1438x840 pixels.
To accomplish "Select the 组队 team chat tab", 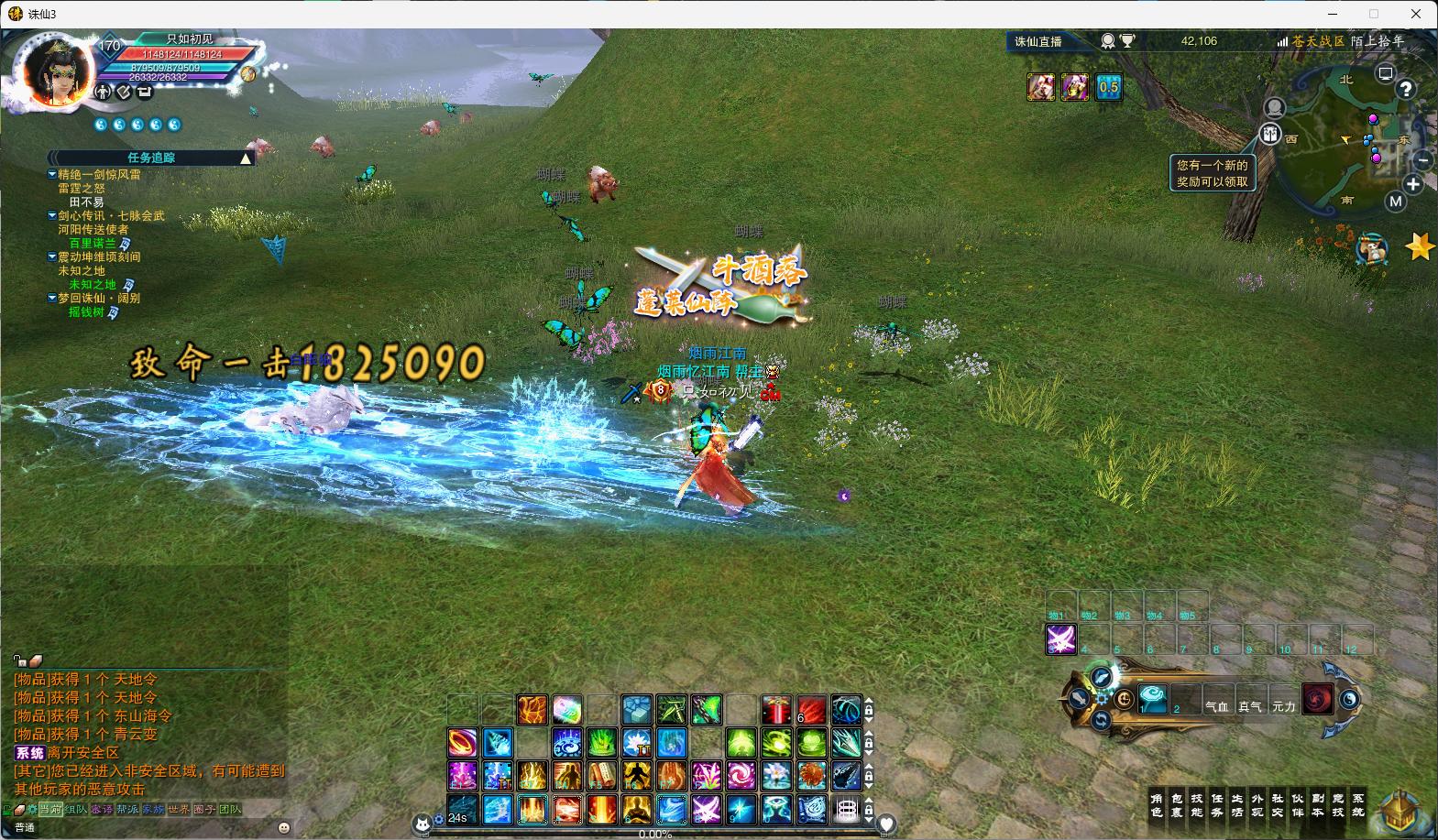I will pyautogui.click(x=76, y=810).
